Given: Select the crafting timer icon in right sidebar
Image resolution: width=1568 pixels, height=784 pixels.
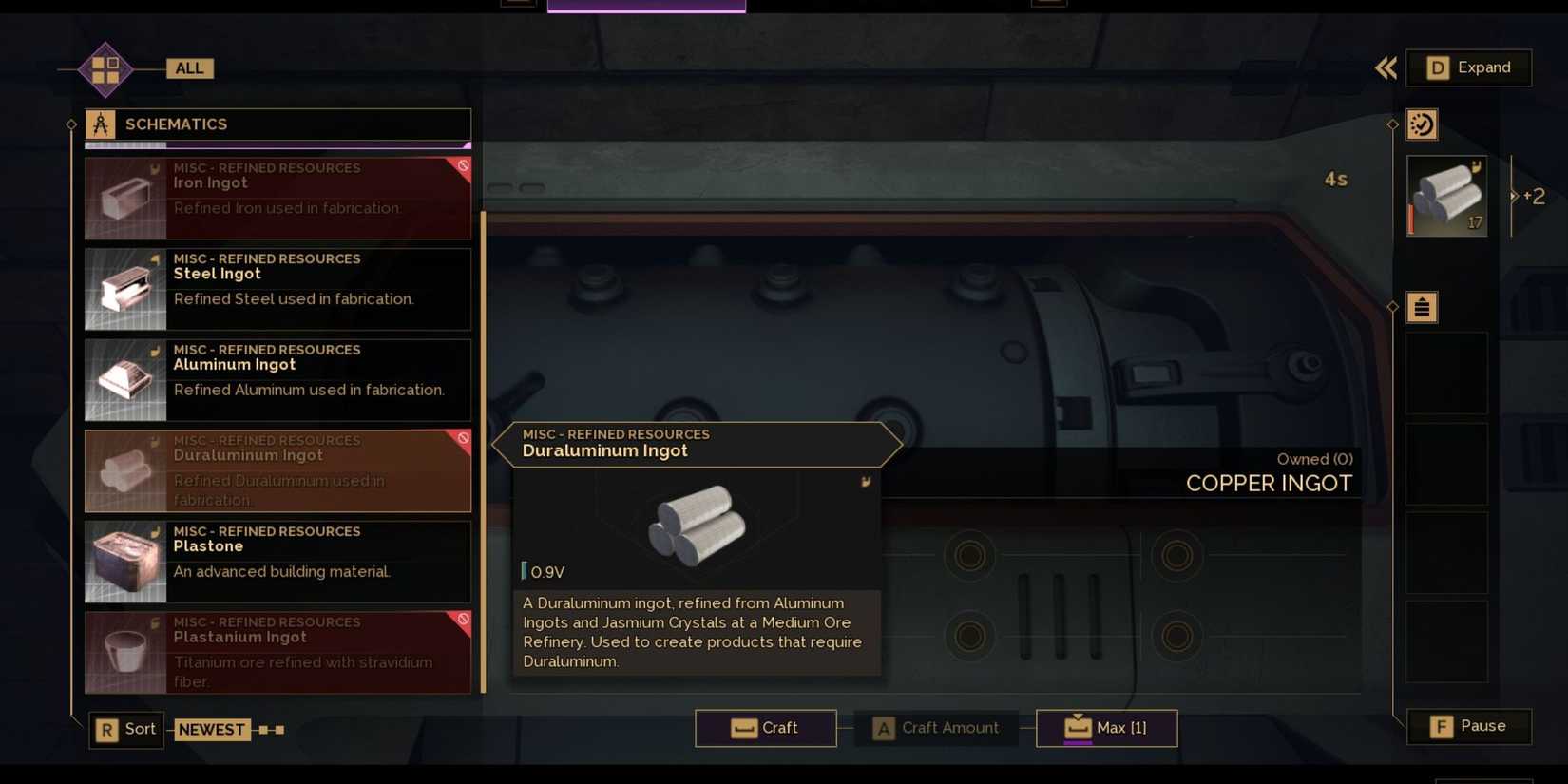Looking at the screenshot, I should tap(1422, 124).
